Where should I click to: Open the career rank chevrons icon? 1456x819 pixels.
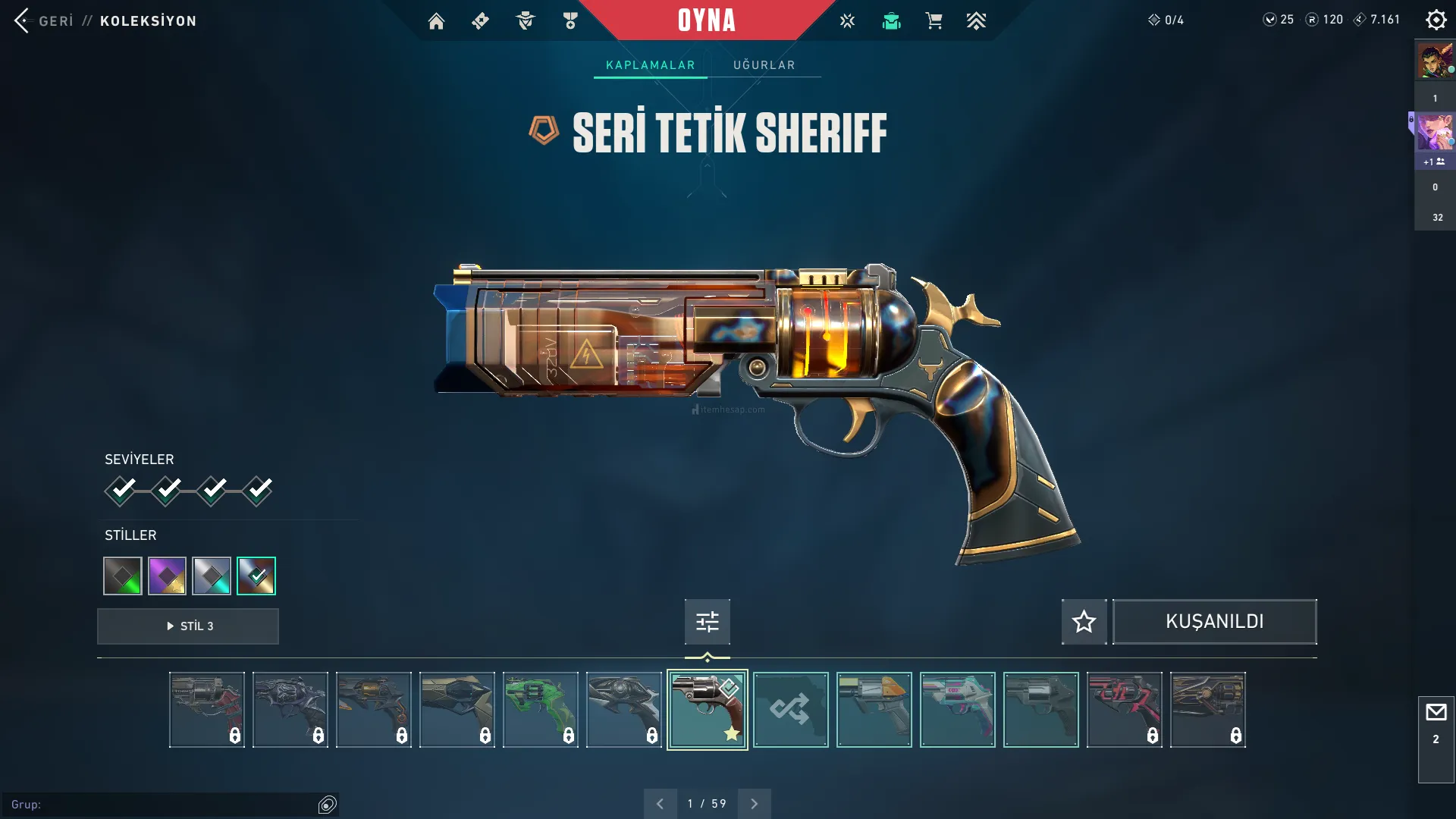point(976,21)
